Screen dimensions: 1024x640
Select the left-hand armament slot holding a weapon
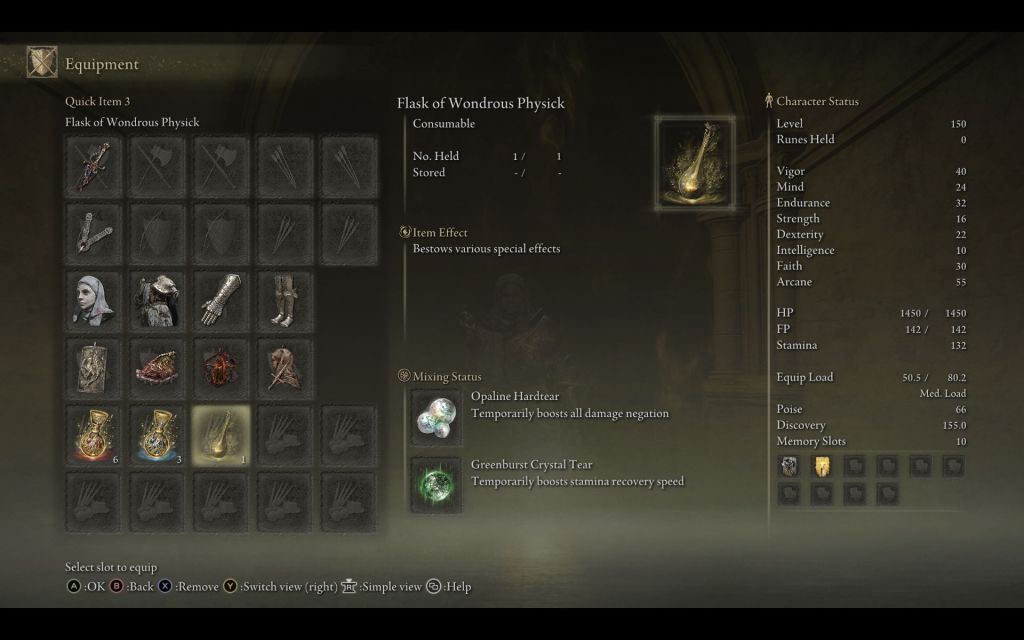click(x=94, y=233)
